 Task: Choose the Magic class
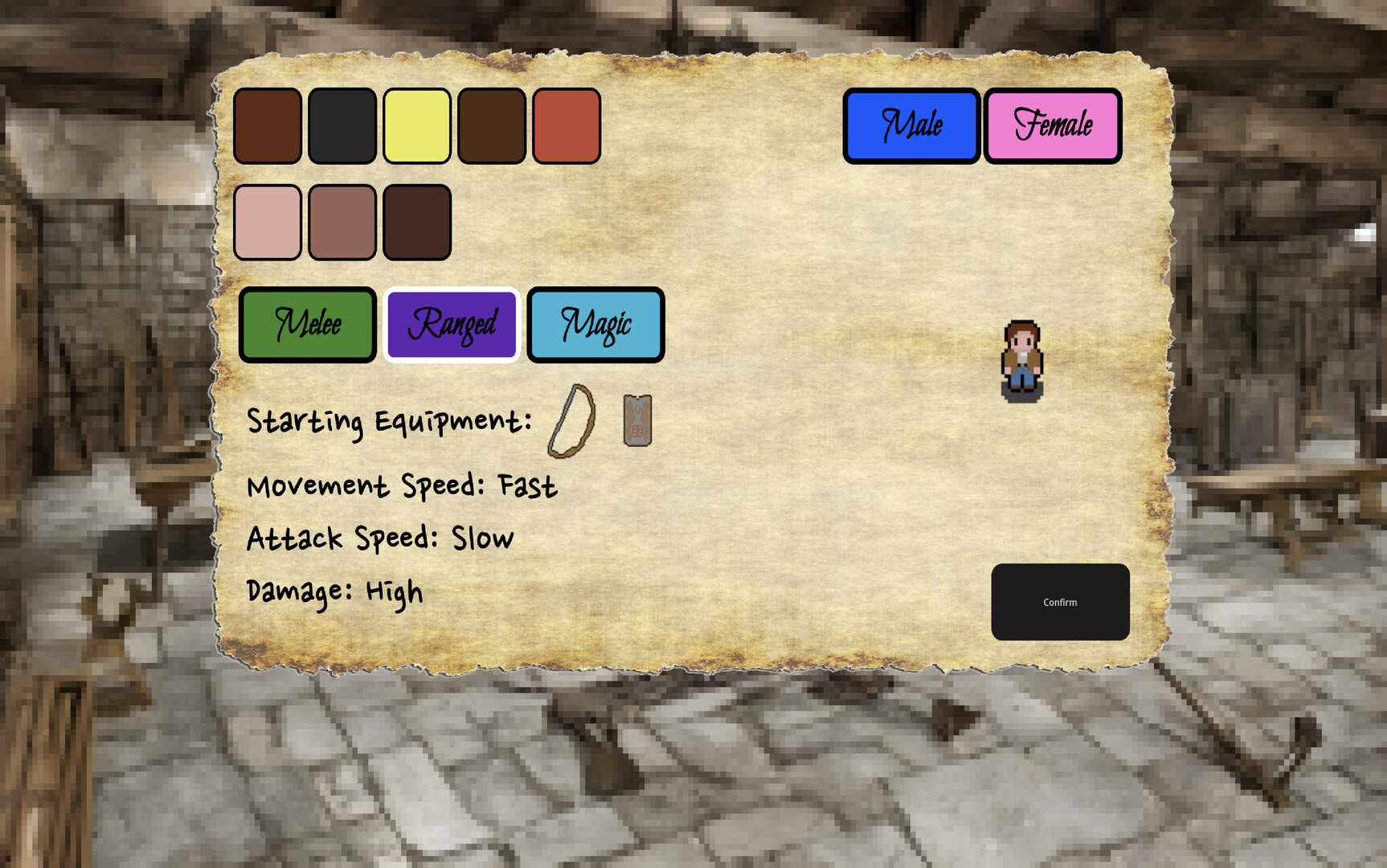tap(595, 325)
